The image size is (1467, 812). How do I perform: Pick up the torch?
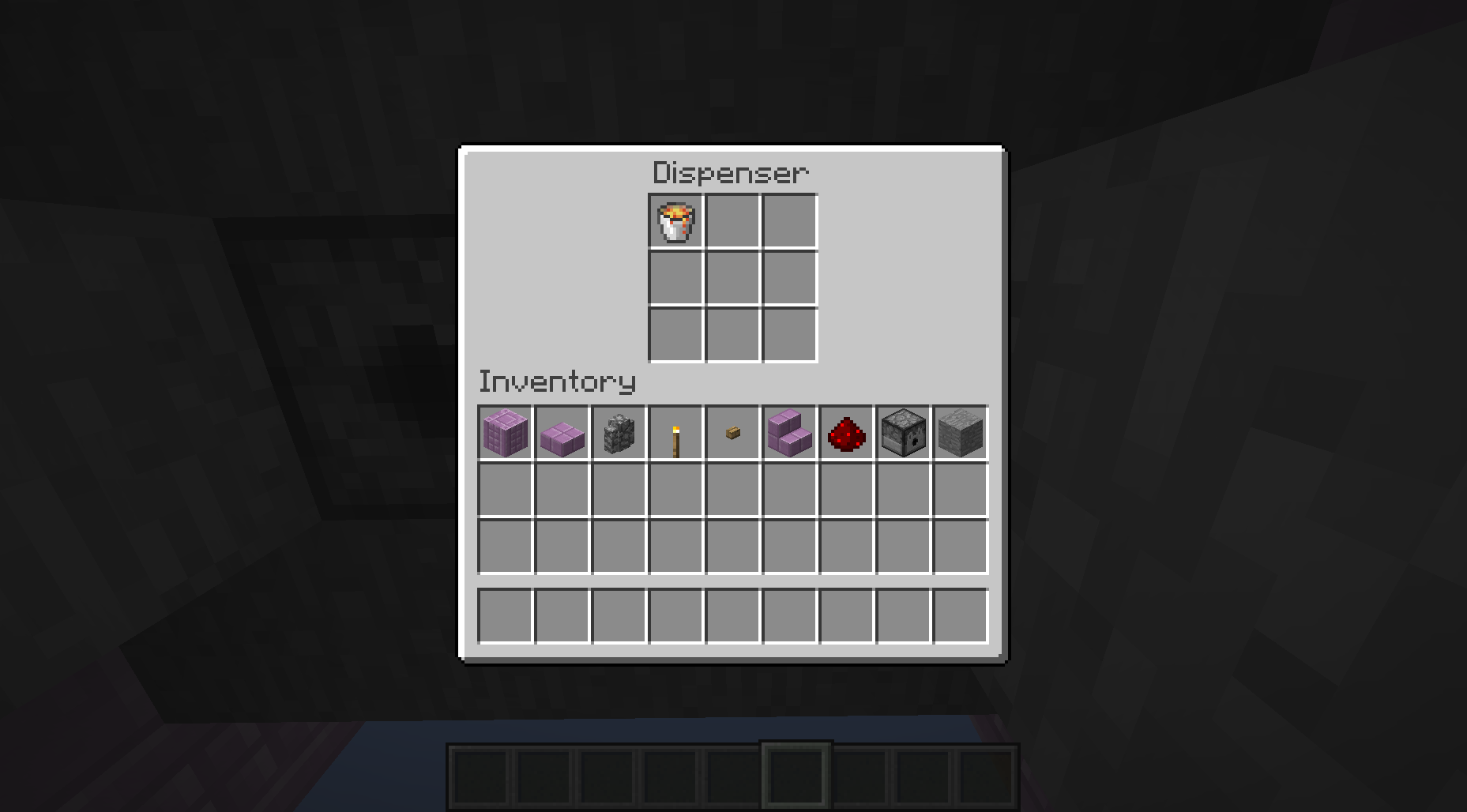tap(675, 433)
